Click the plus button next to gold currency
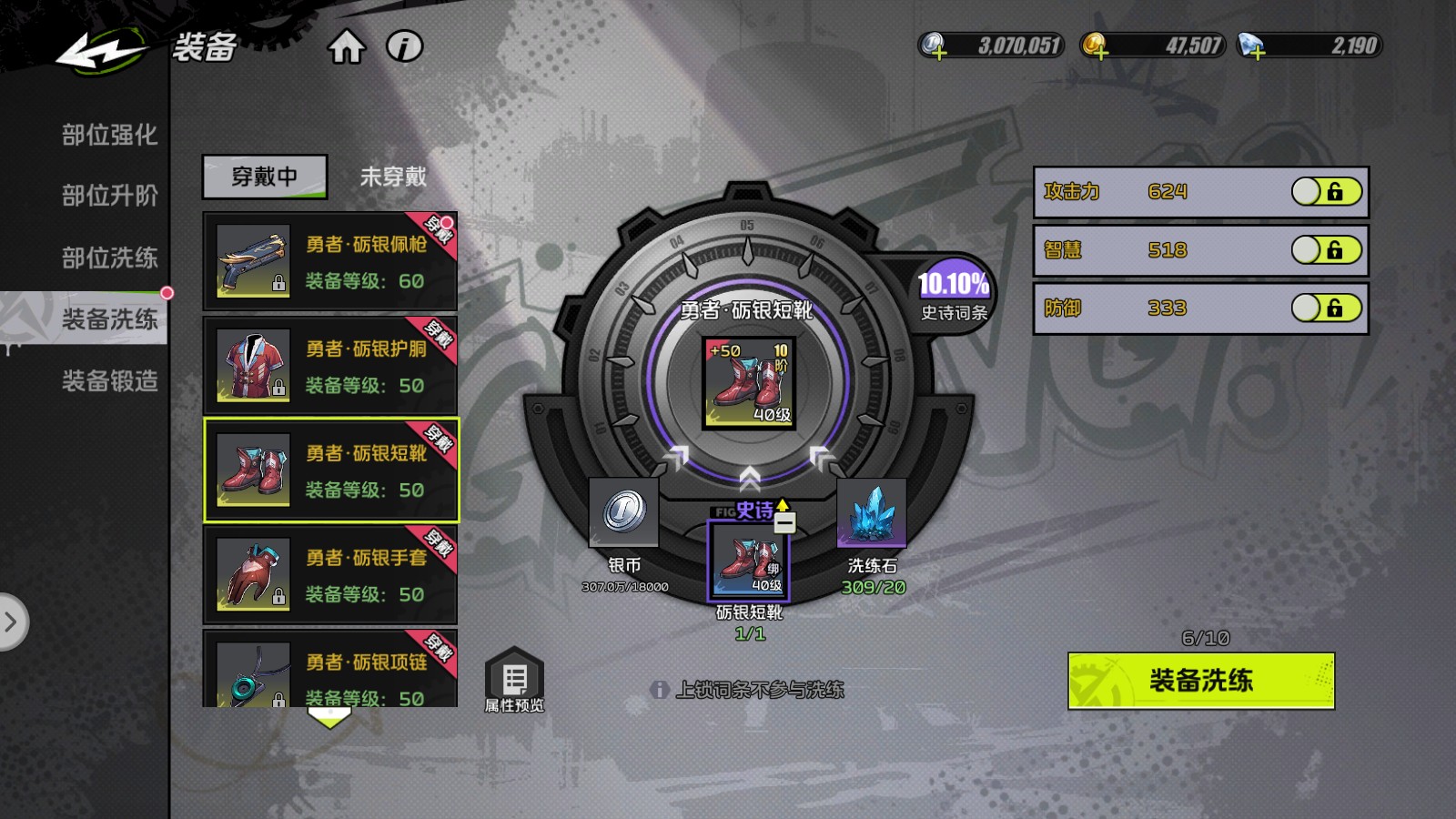This screenshot has height=819, width=1456. pyautogui.click(x=1102, y=53)
